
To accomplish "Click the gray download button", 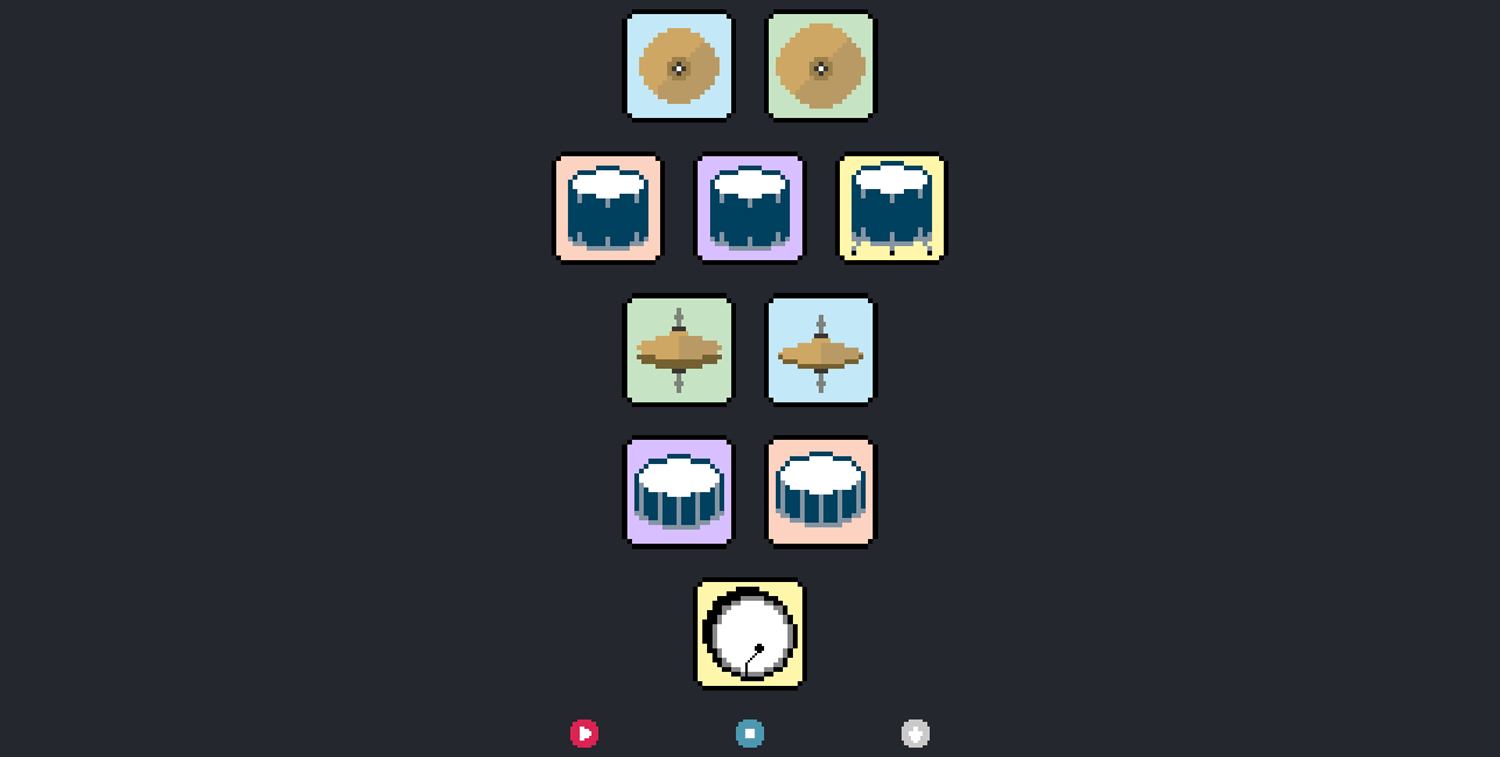I will pyautogui.click(x=915, y=732).
